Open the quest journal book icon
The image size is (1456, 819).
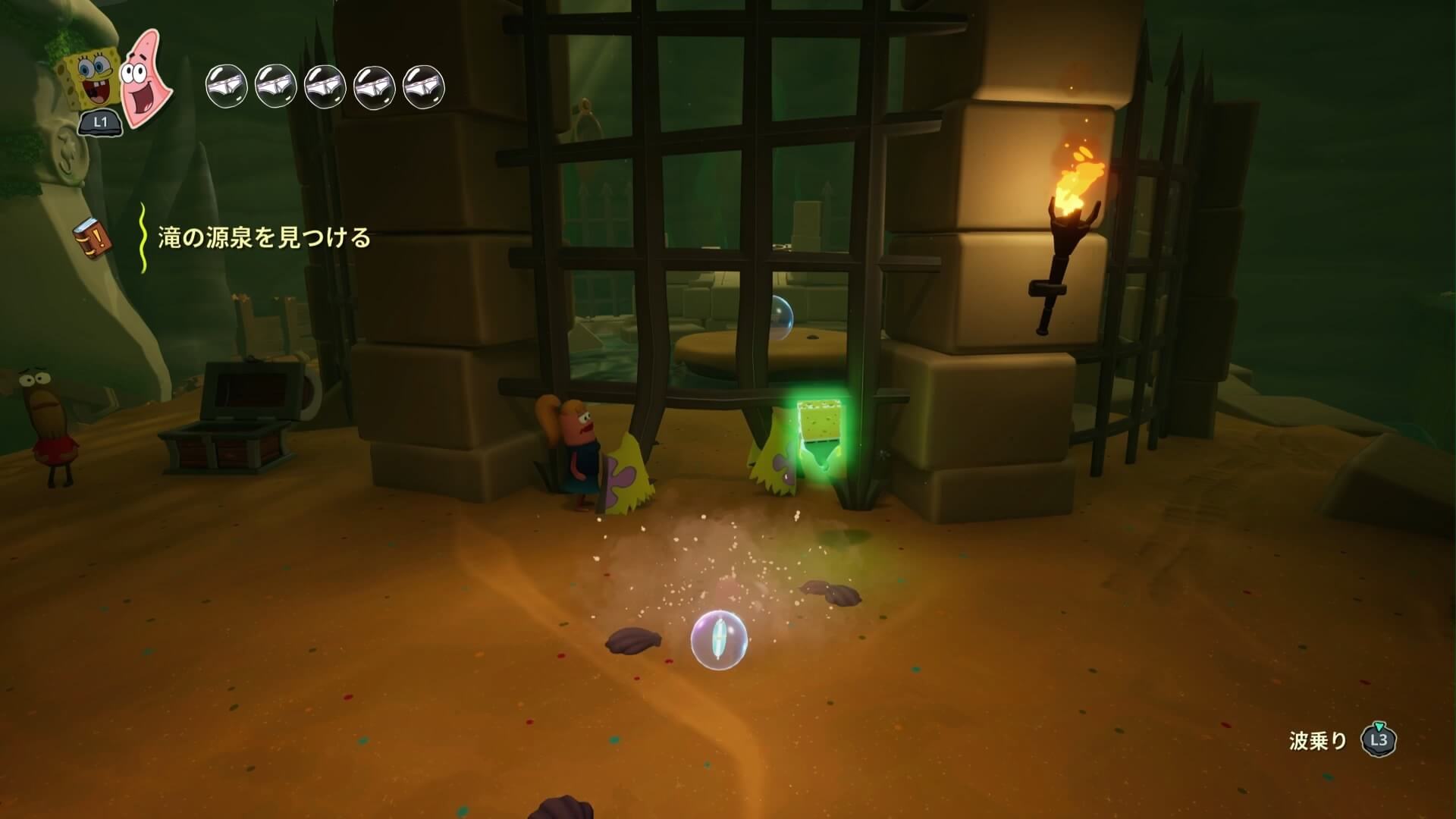point(93,238)
